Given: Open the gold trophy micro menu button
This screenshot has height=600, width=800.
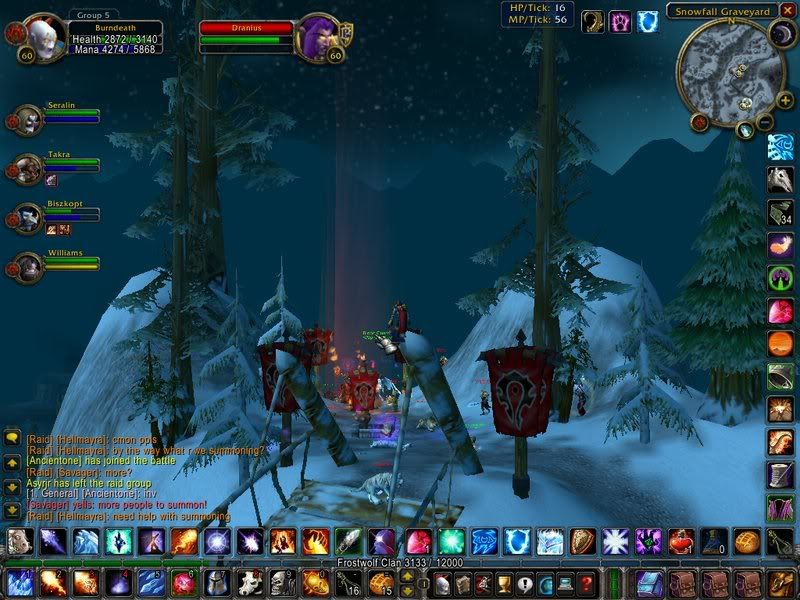Looking at the screenshot, I should pos(504,584).
